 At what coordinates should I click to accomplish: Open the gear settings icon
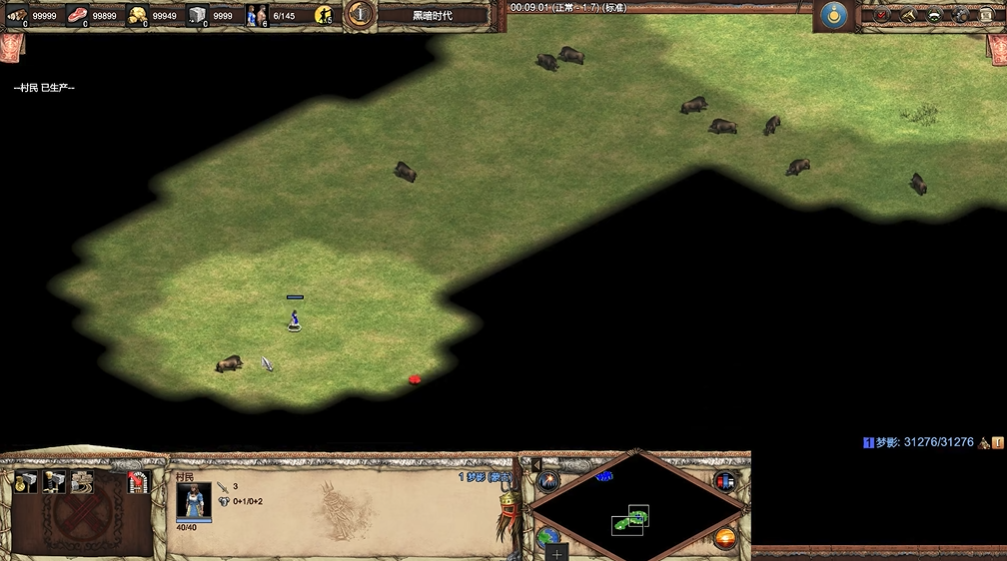pyautogui.click(x=960, y=15)
